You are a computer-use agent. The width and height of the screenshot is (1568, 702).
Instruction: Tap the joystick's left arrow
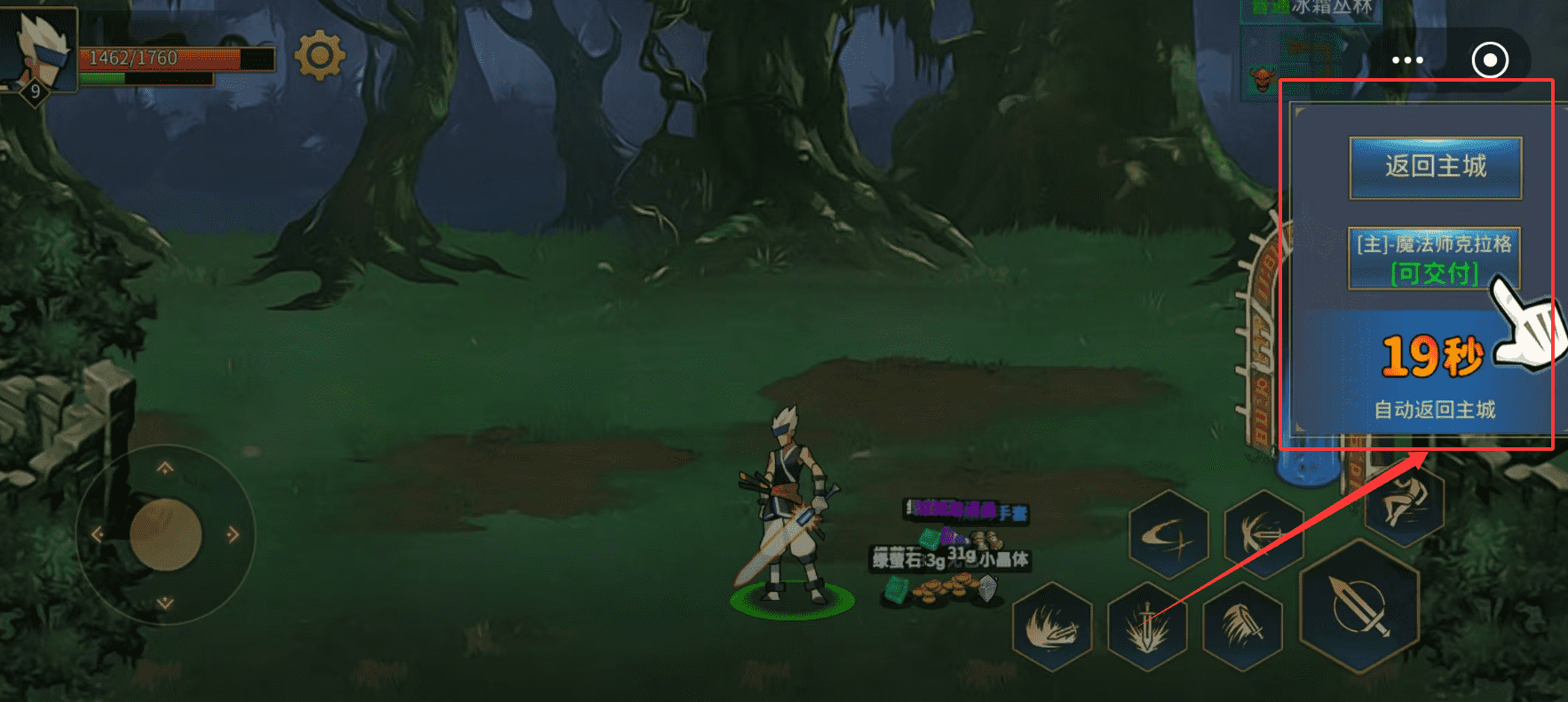point(98,534)
